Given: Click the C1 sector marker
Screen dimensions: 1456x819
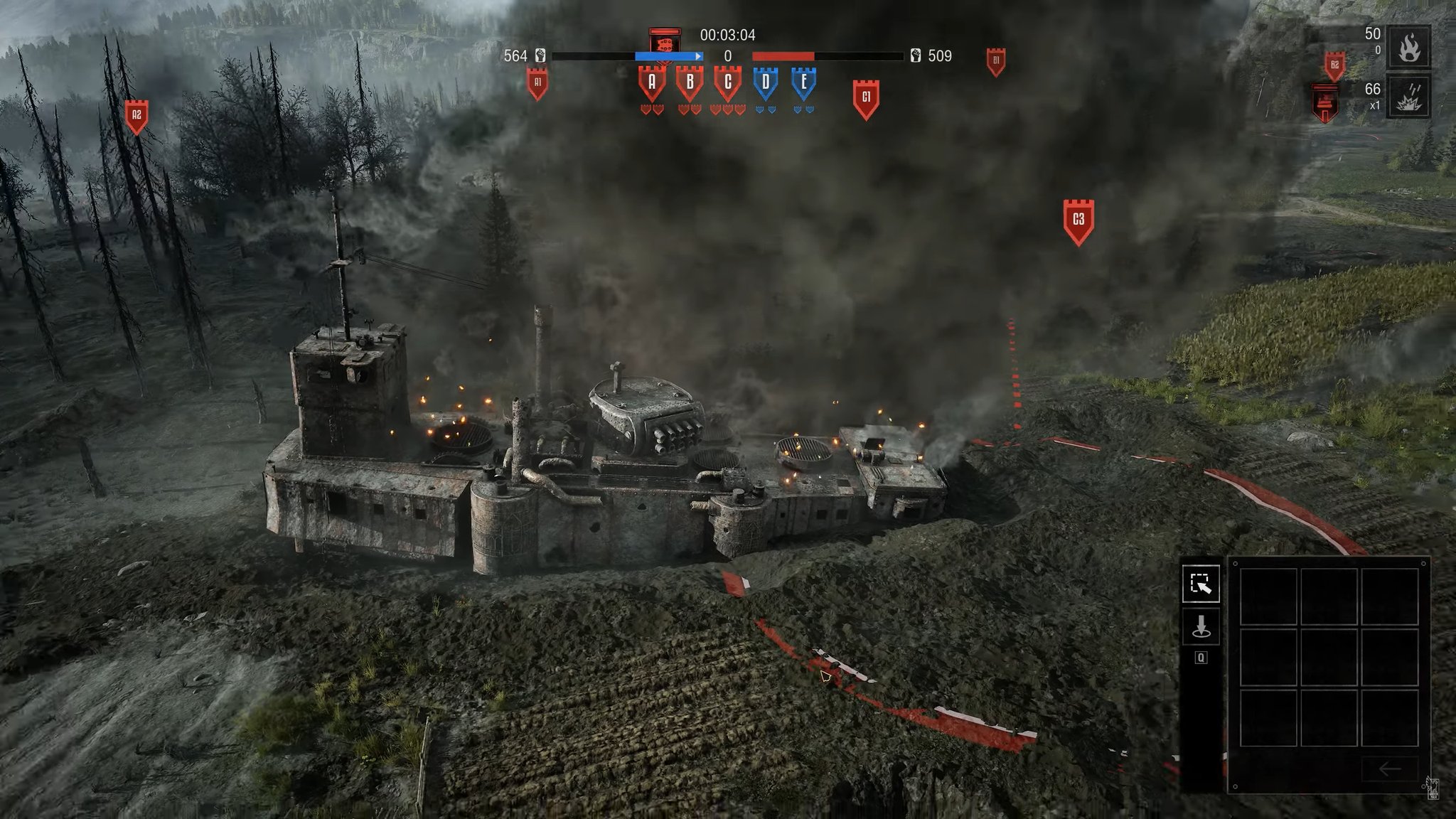Looking at the screenshot, I should (x=866, y=97).
